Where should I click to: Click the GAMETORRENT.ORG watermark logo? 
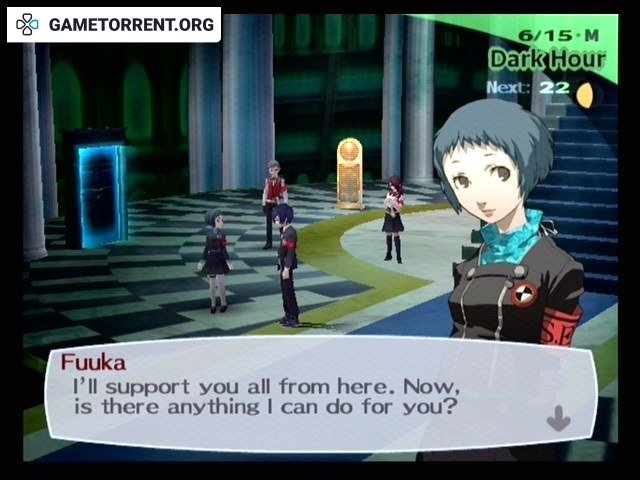point(113,24)
